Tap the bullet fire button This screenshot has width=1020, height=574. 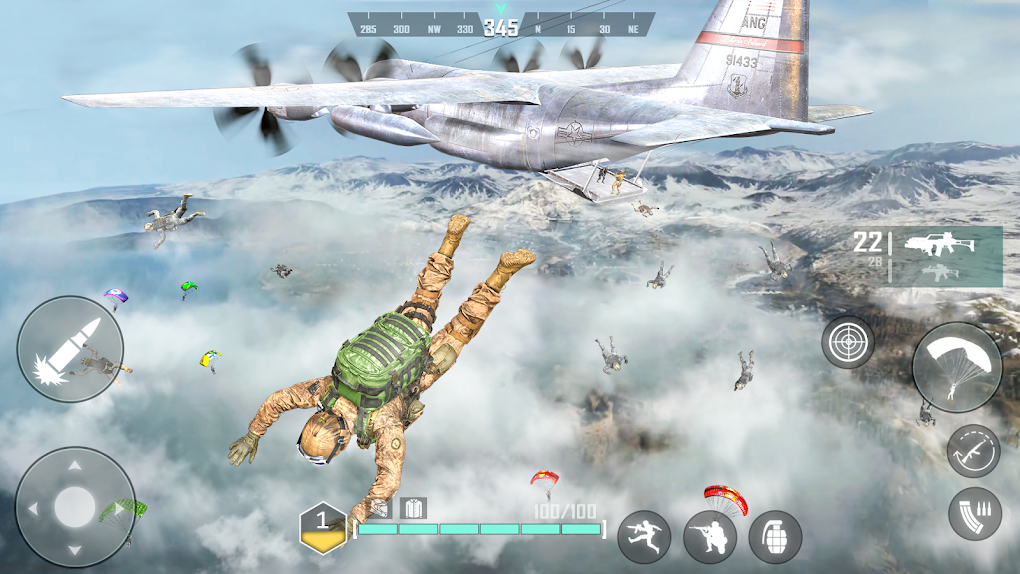coord(70,349)
